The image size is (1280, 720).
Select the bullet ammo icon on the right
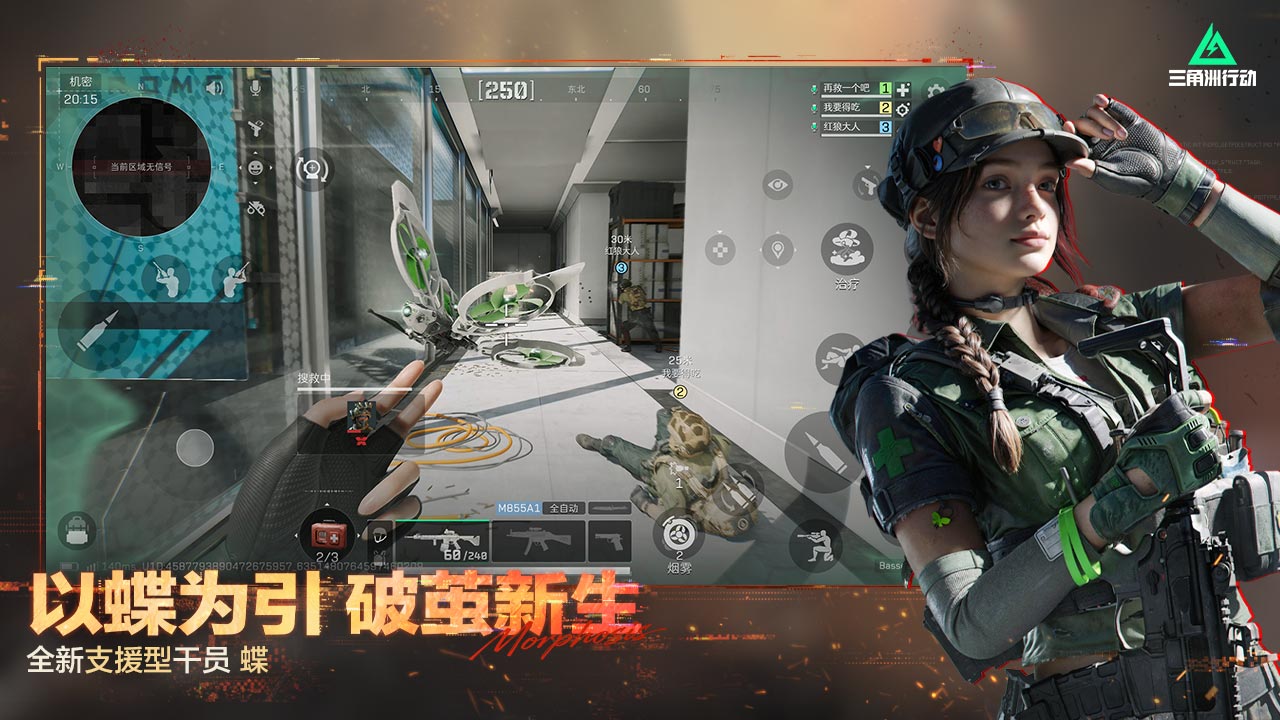(x=822, y=450)
